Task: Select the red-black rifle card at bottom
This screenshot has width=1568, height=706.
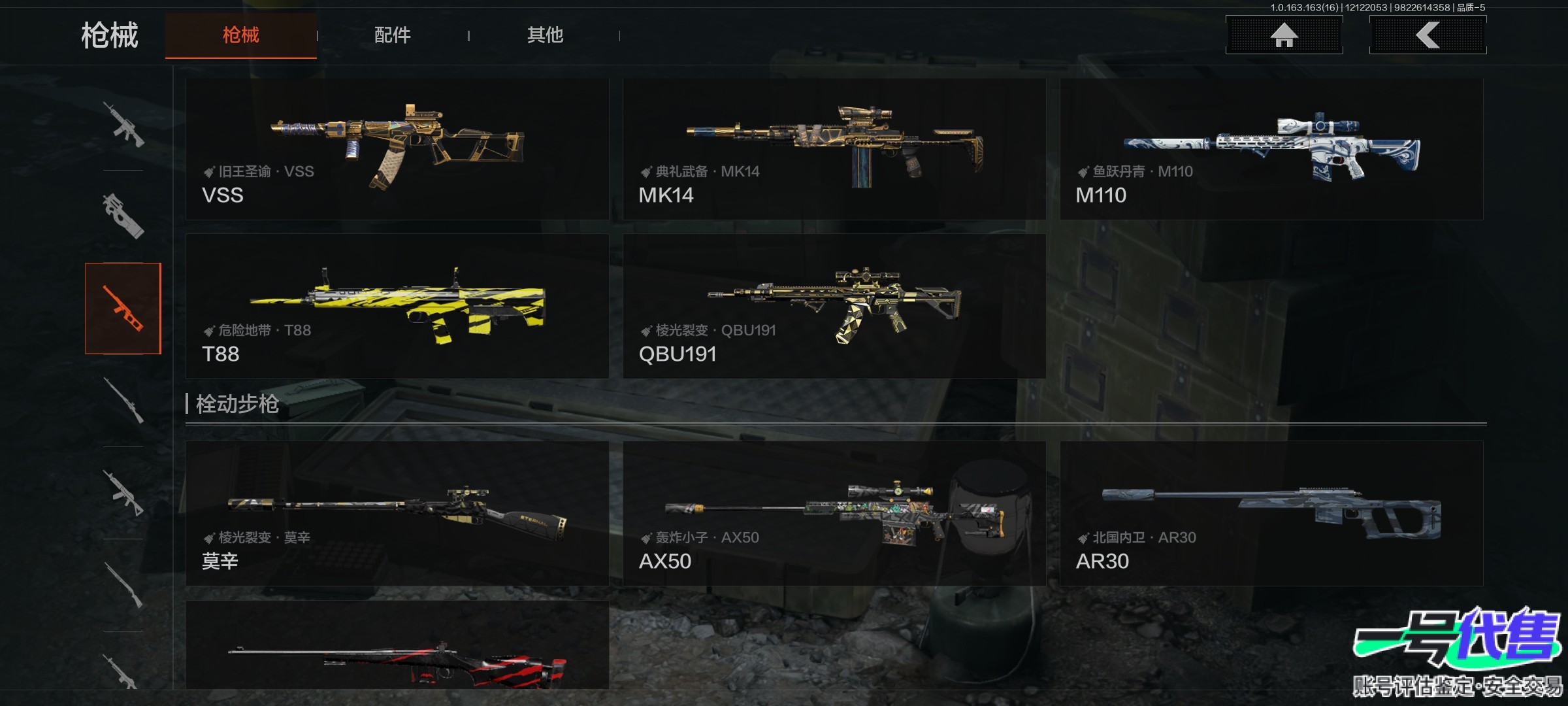Action: 397,646
